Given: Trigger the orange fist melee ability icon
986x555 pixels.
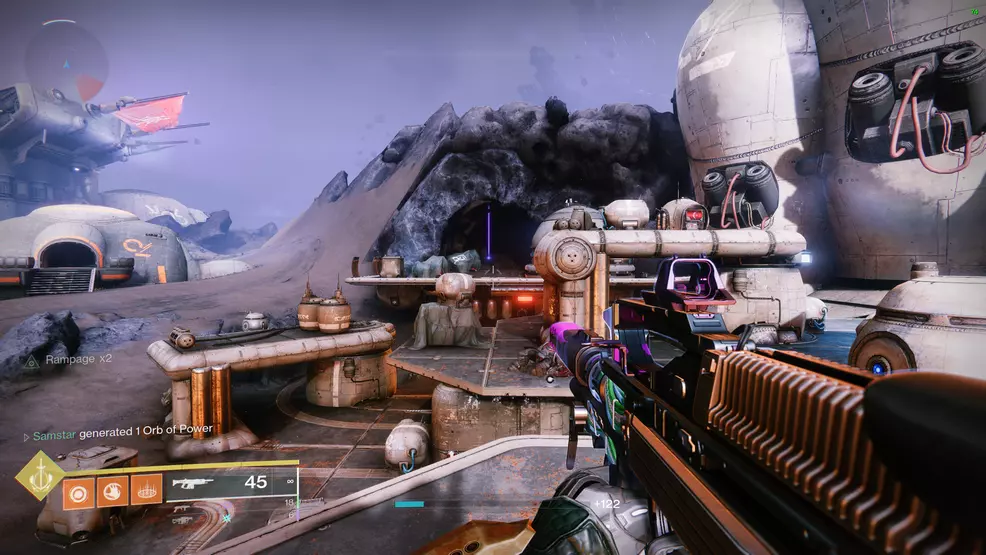Looking at the screenshot, I should point(112,489).
